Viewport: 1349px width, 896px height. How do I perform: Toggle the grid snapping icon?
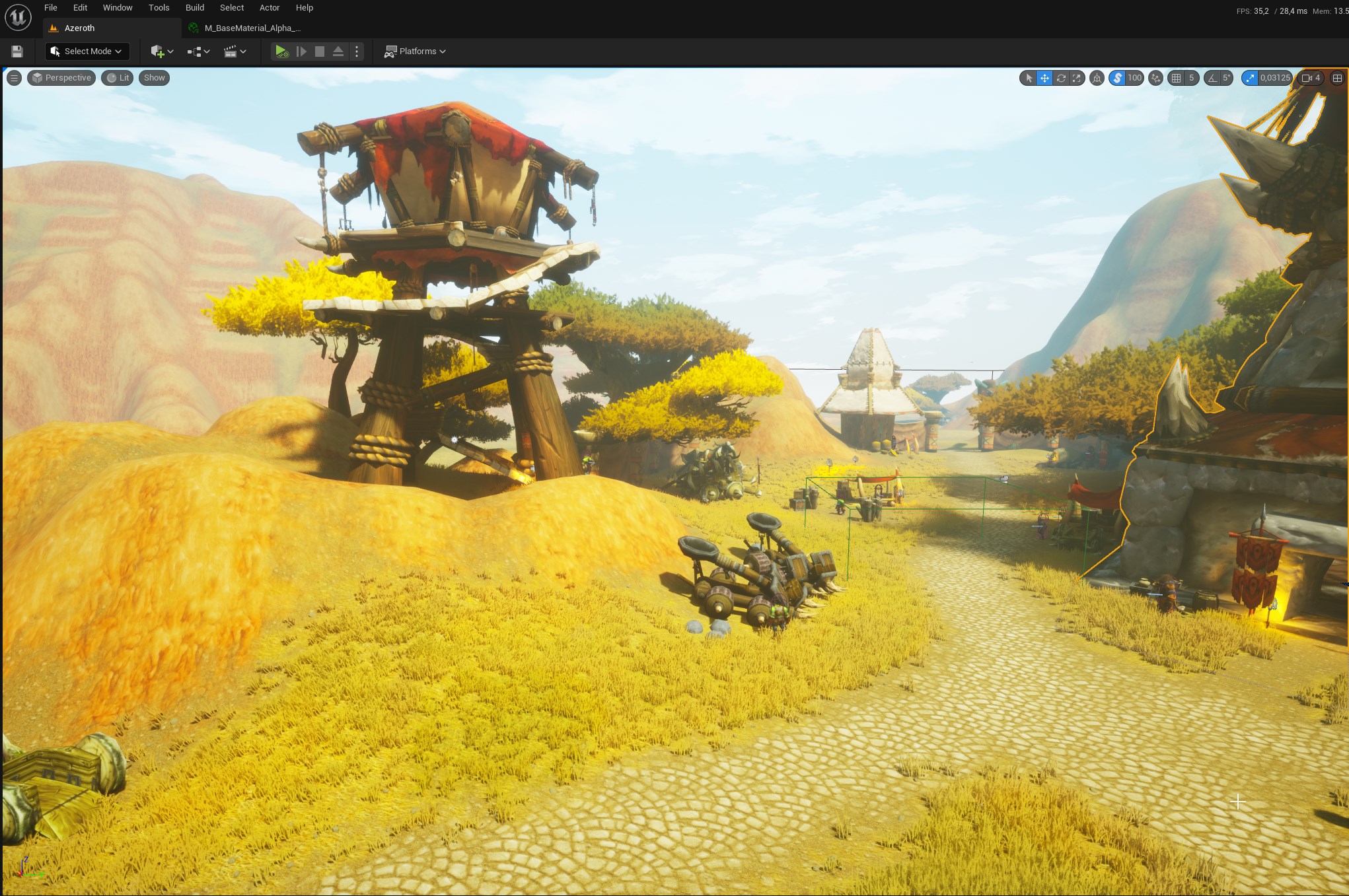pos(1176,78)
